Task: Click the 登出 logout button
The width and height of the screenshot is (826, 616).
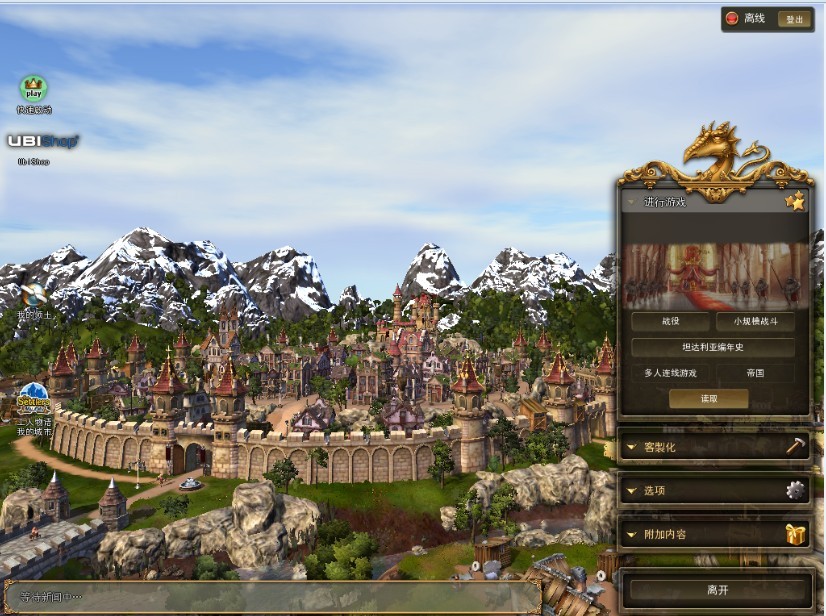Action: [794, 19]
